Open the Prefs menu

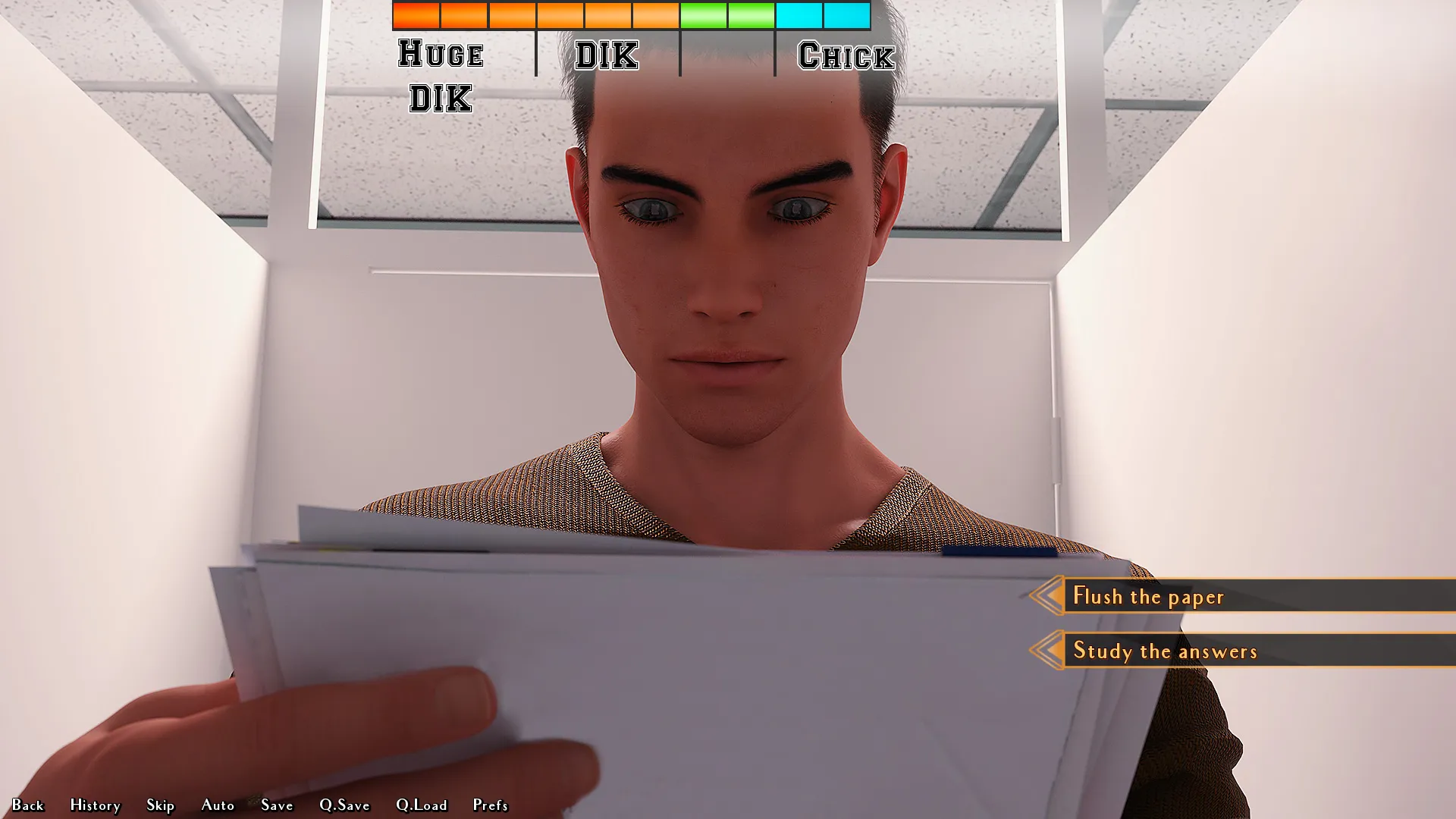coord(490,805)
